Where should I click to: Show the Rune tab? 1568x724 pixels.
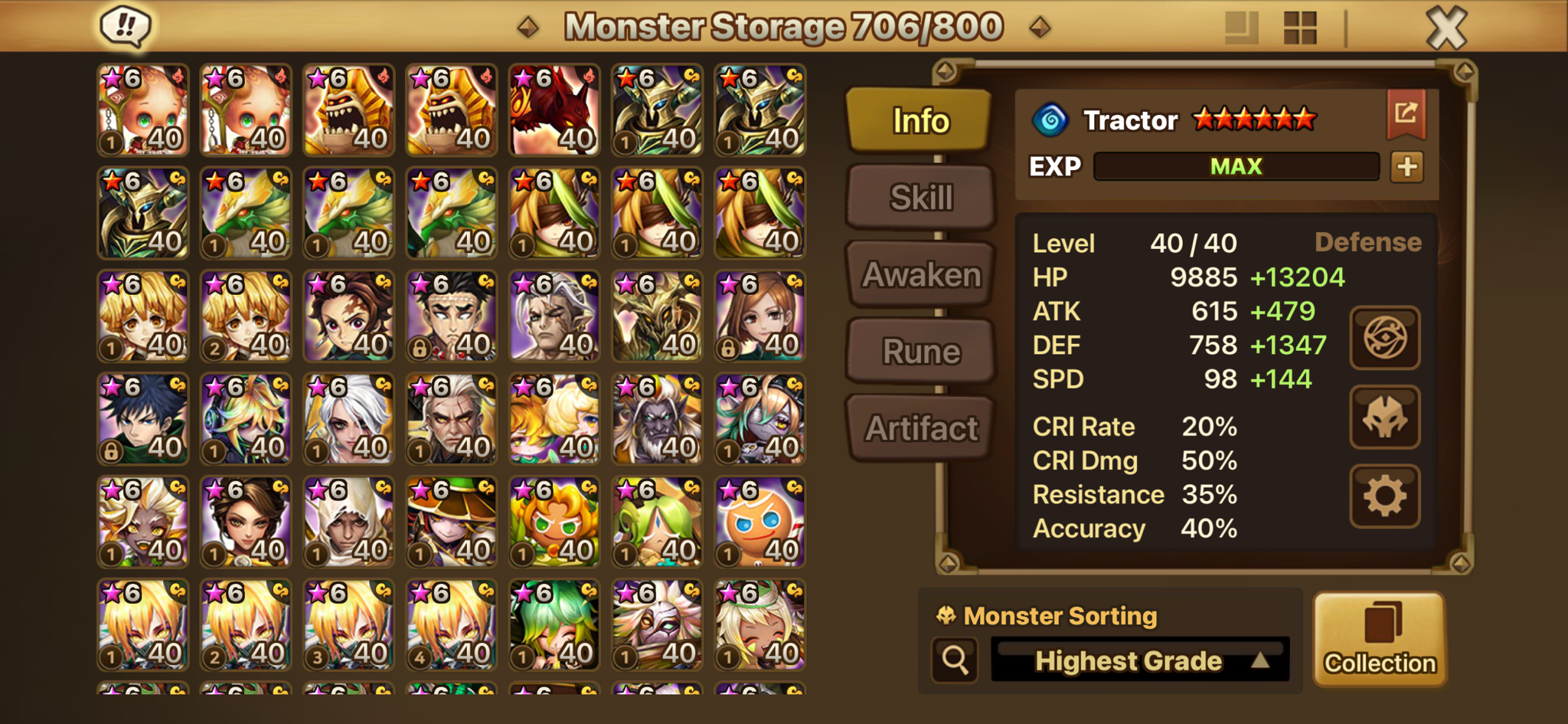tap(921, 352)
